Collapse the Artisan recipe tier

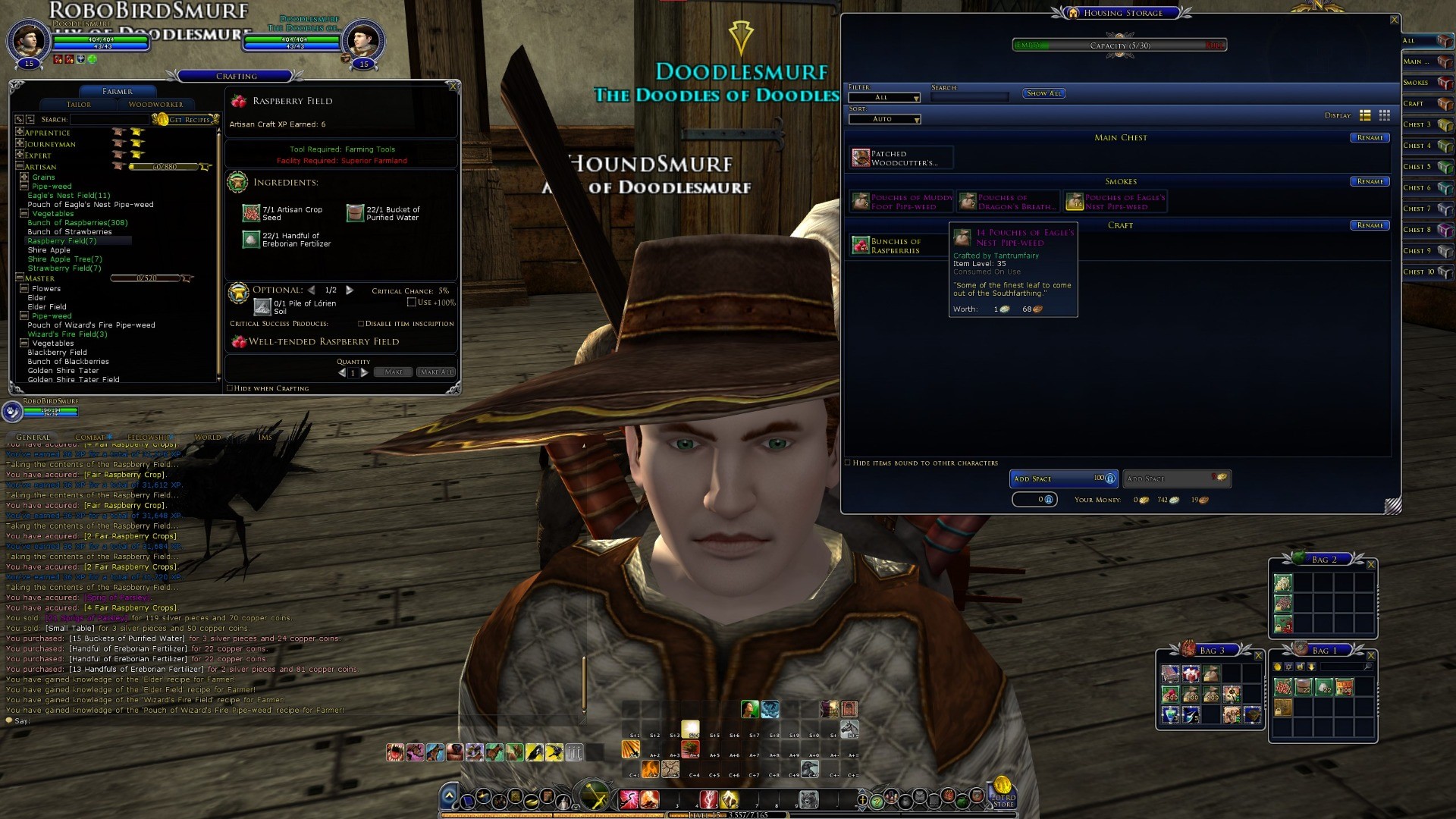20,167
